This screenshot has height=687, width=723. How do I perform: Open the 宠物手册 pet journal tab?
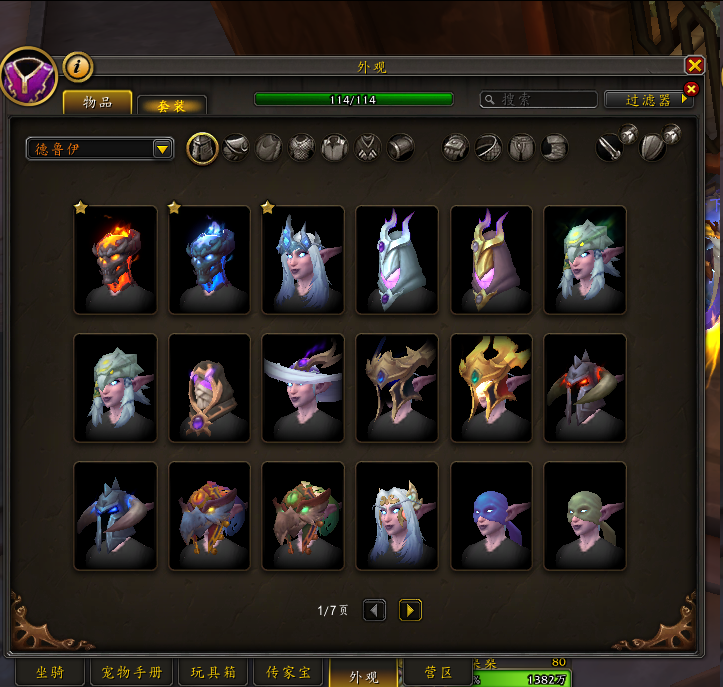(133, 673)
